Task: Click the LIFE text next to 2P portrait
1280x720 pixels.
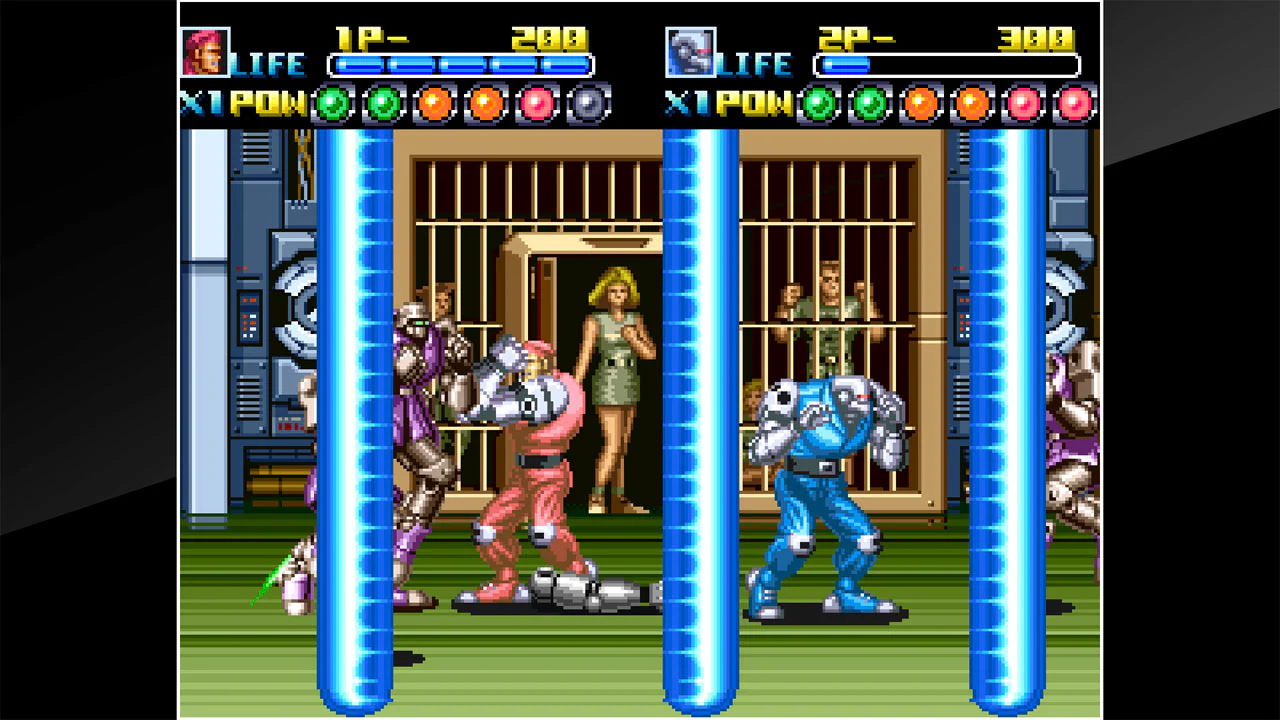Action: tap(752, 63)
